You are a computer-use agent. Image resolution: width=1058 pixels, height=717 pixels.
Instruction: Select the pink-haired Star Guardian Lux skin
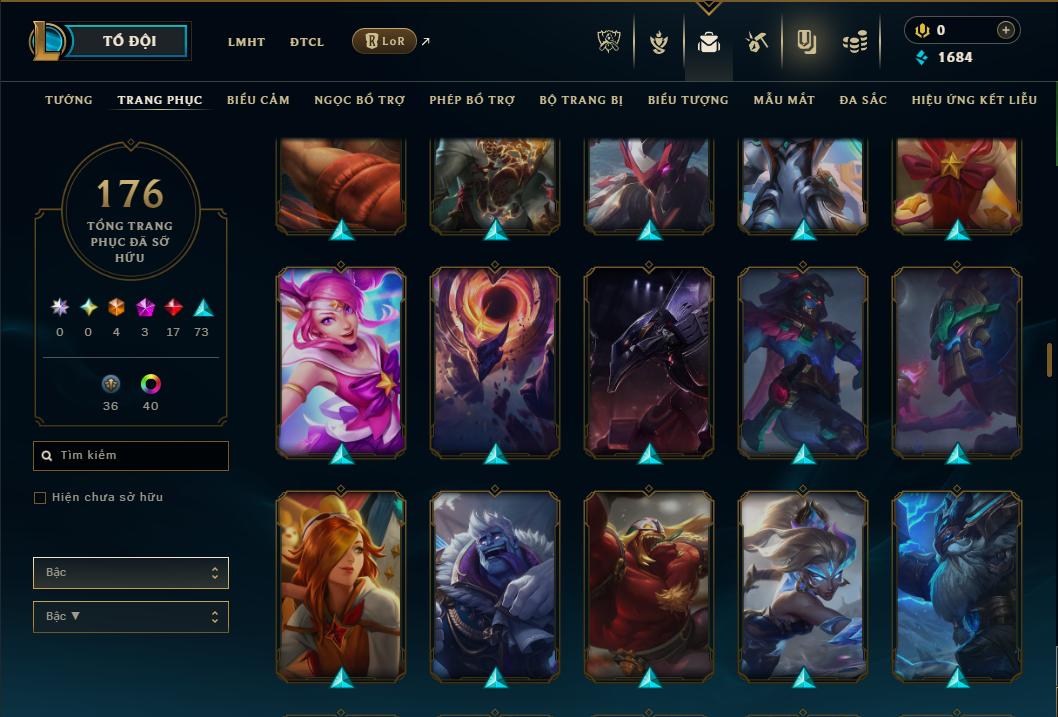pyautogui.click(x=341, y=362)
